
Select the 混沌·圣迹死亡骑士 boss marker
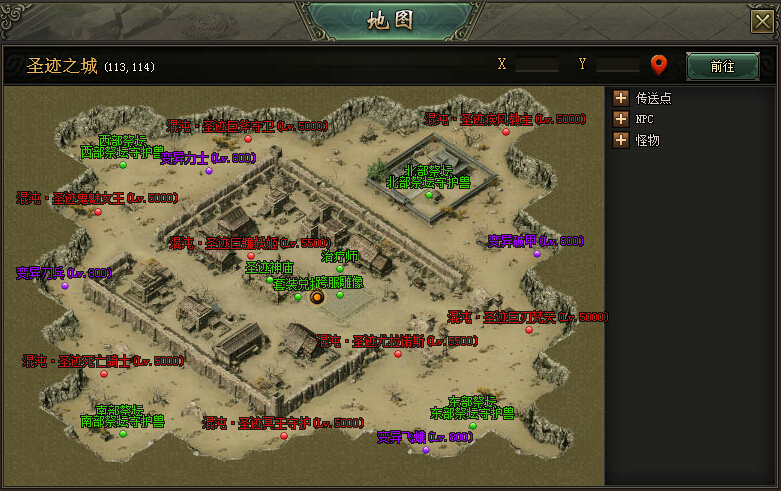tap(103, 374)
